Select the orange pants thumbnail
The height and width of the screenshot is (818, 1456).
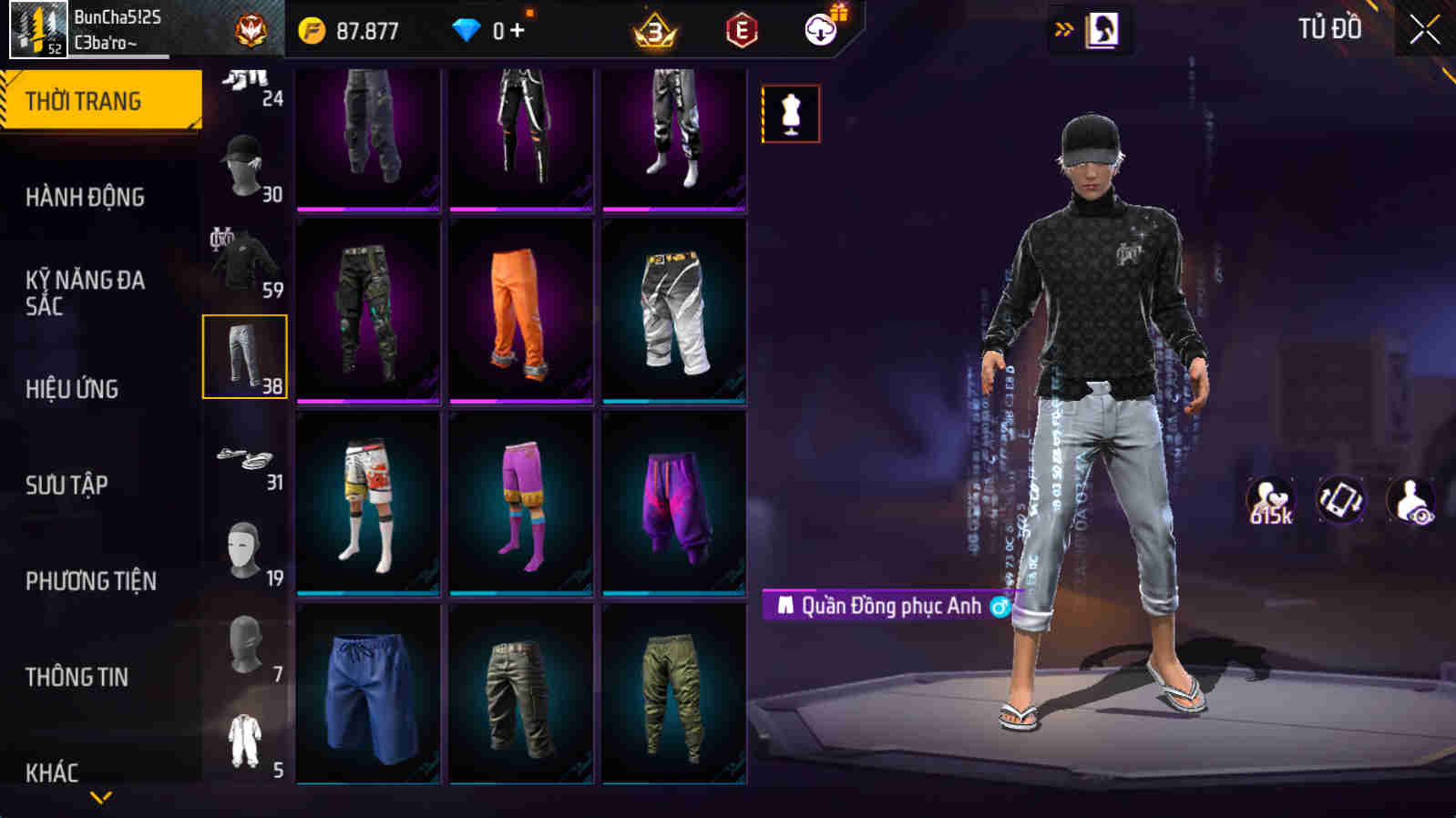[x=519, y=310]
